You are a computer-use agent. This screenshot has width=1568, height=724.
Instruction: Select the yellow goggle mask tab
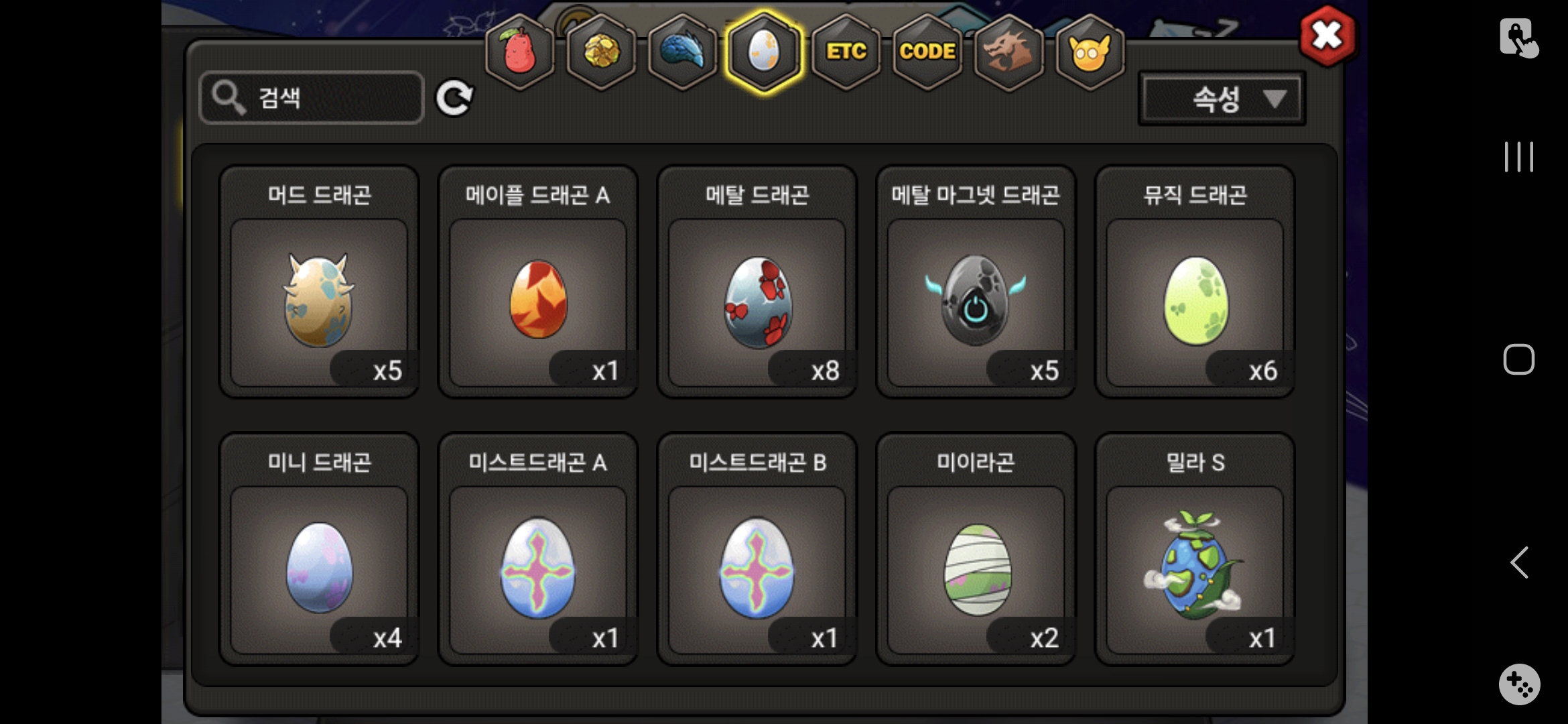click(1090, 52)
